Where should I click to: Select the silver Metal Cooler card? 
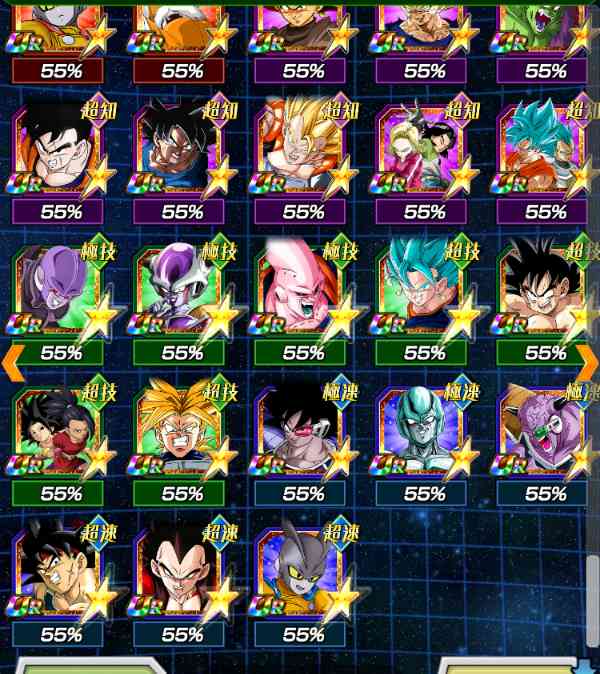point(424,433)
